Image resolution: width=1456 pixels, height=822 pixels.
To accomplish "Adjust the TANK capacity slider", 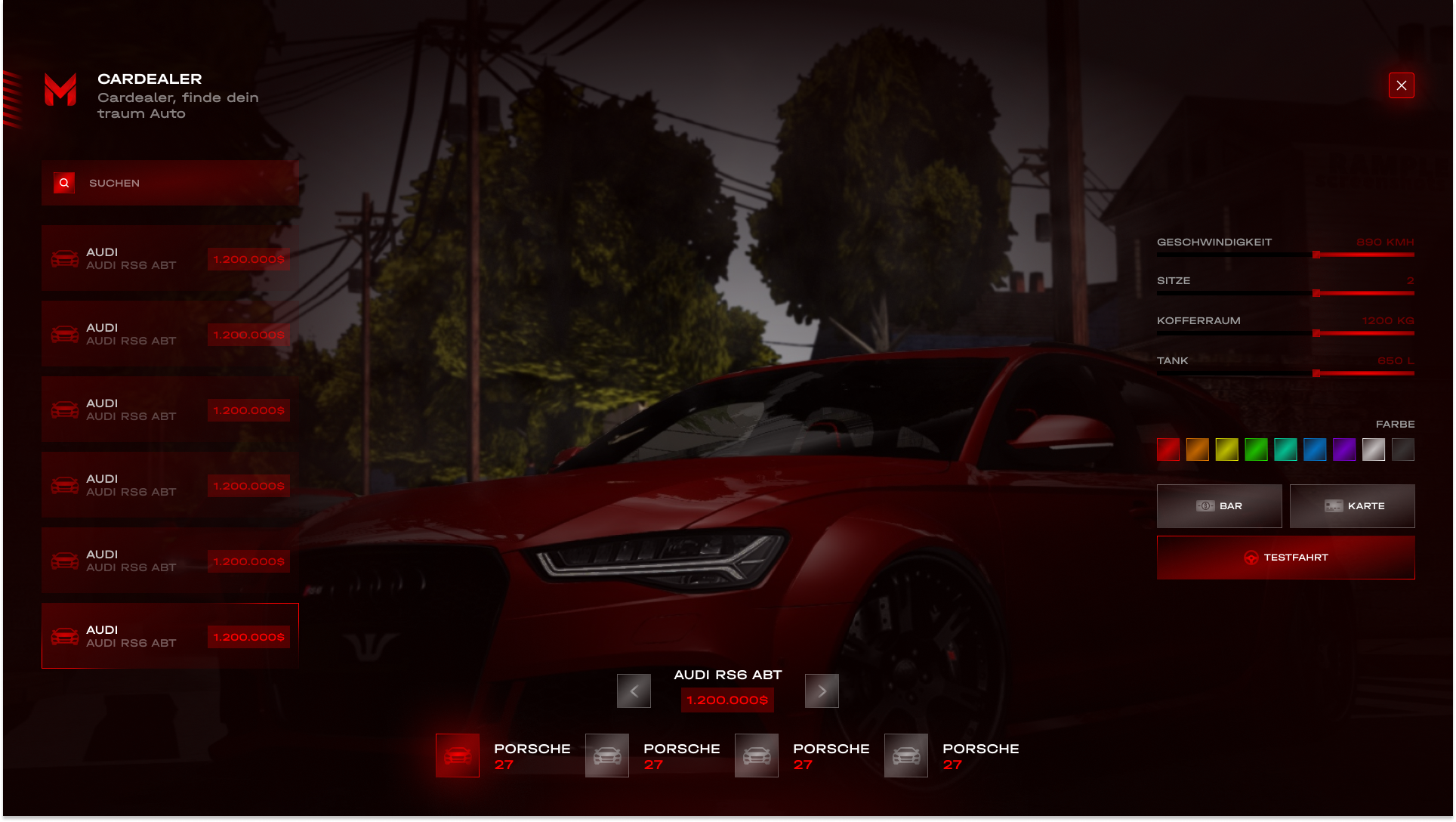I will pos(1316,372).
